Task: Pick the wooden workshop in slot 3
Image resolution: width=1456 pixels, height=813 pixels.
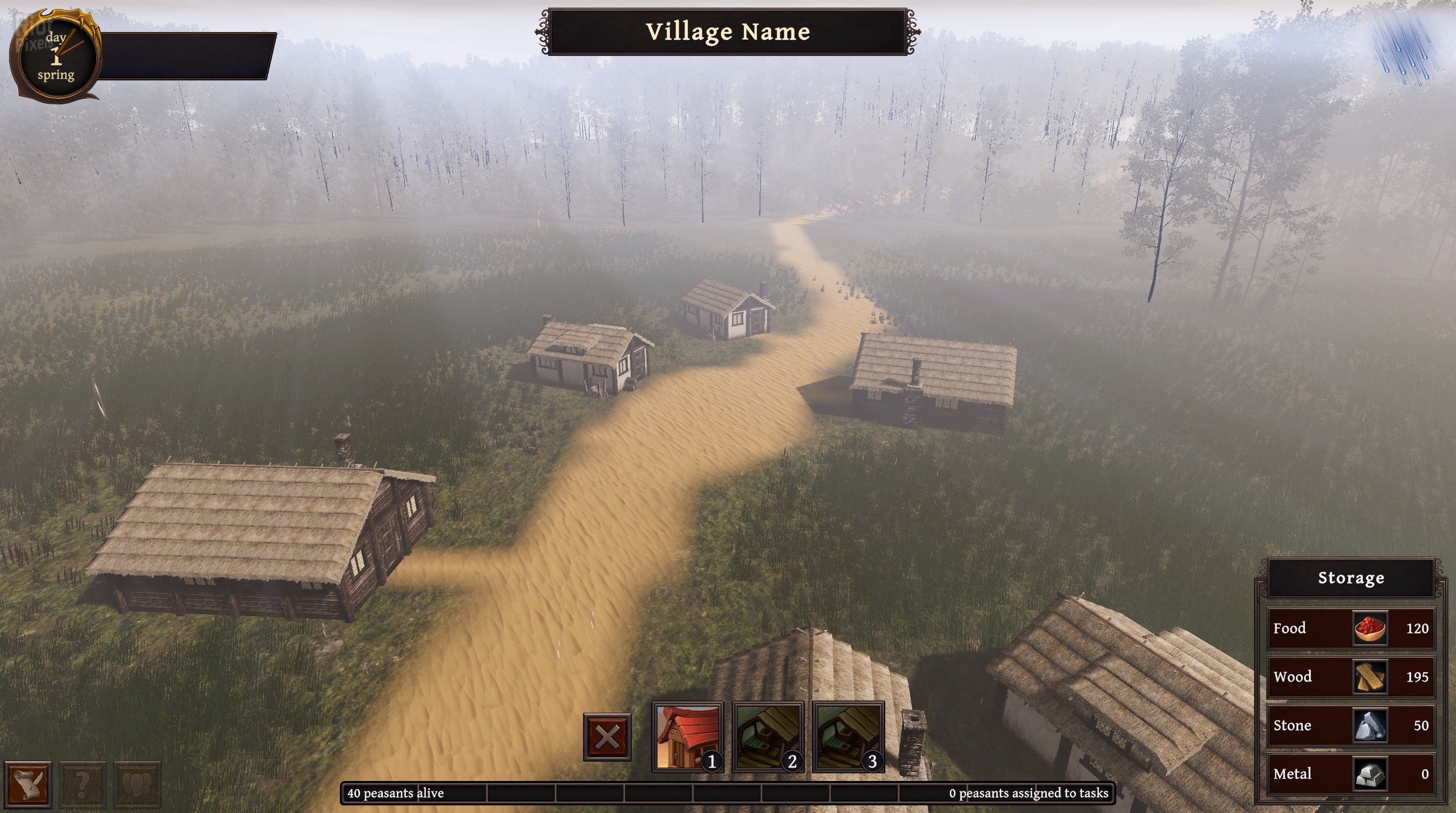Action: (848, 737)
